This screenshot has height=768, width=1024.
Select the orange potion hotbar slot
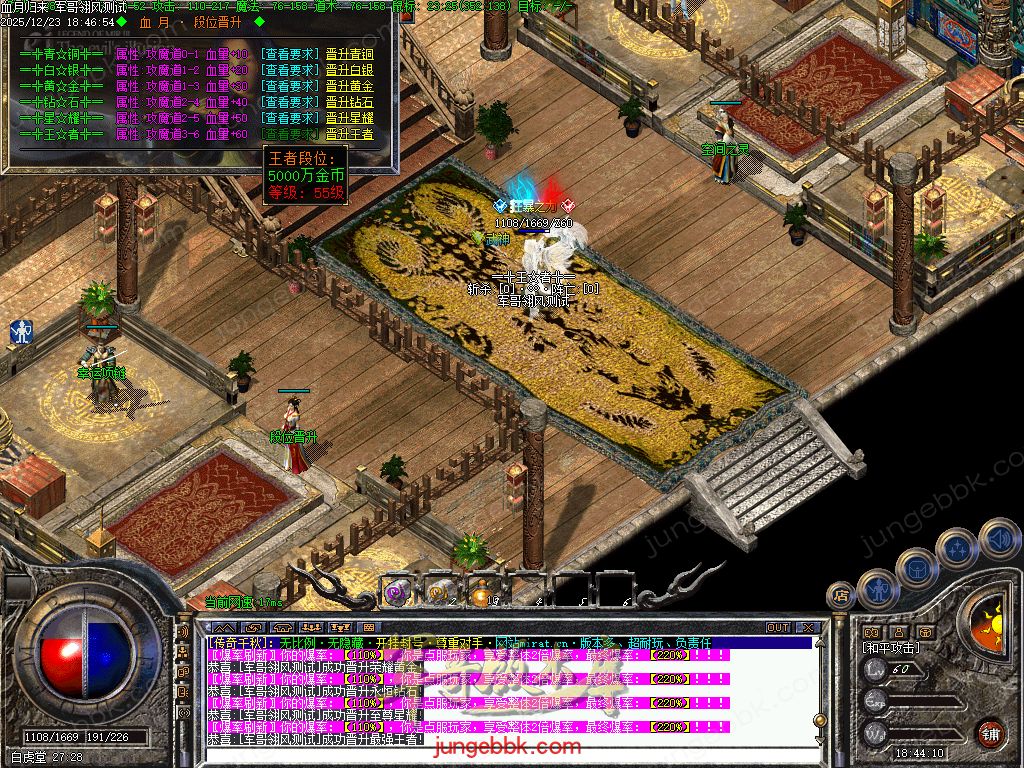point(485,591)
